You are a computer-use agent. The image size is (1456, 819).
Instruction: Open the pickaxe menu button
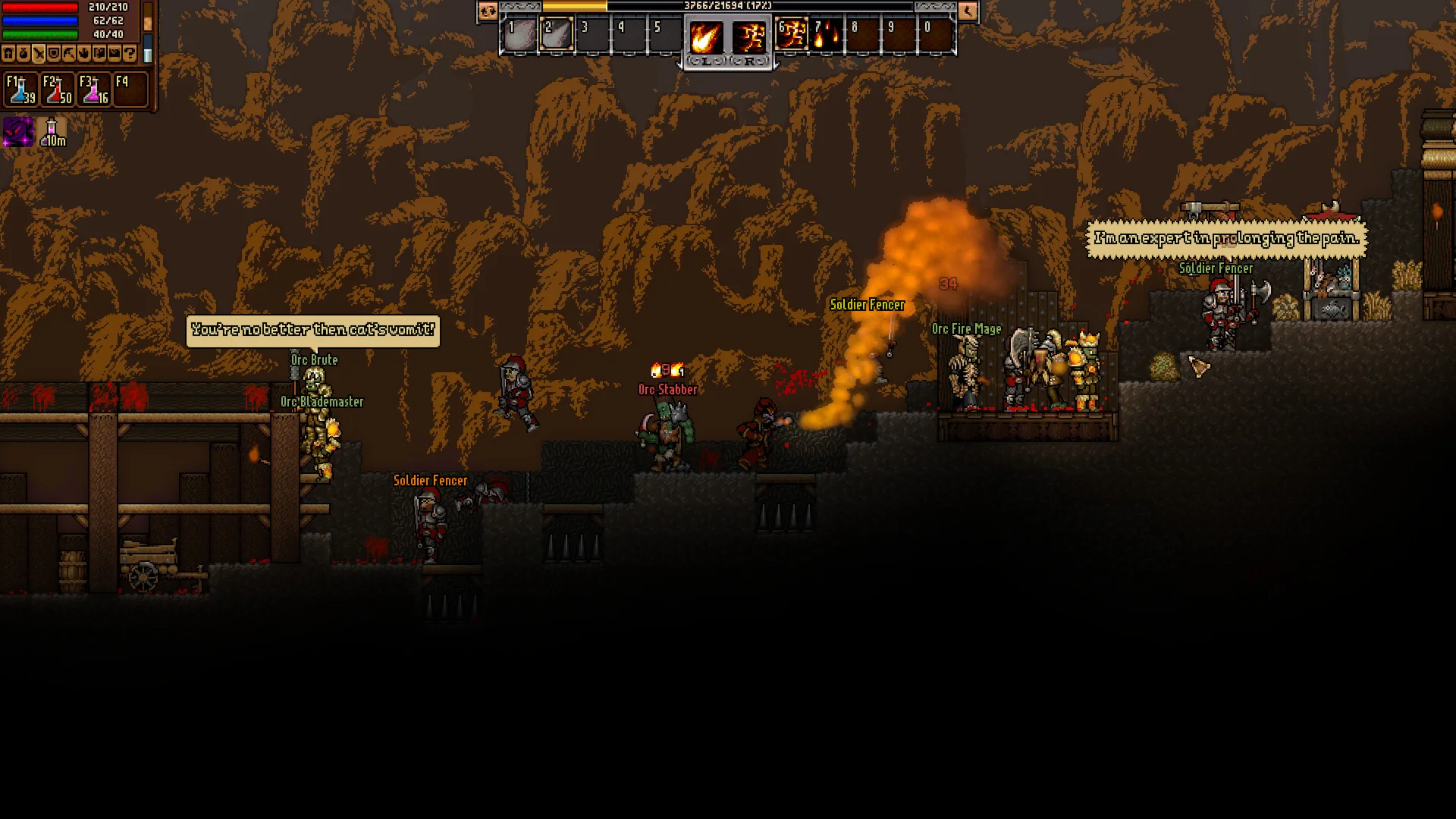(69, 54)
